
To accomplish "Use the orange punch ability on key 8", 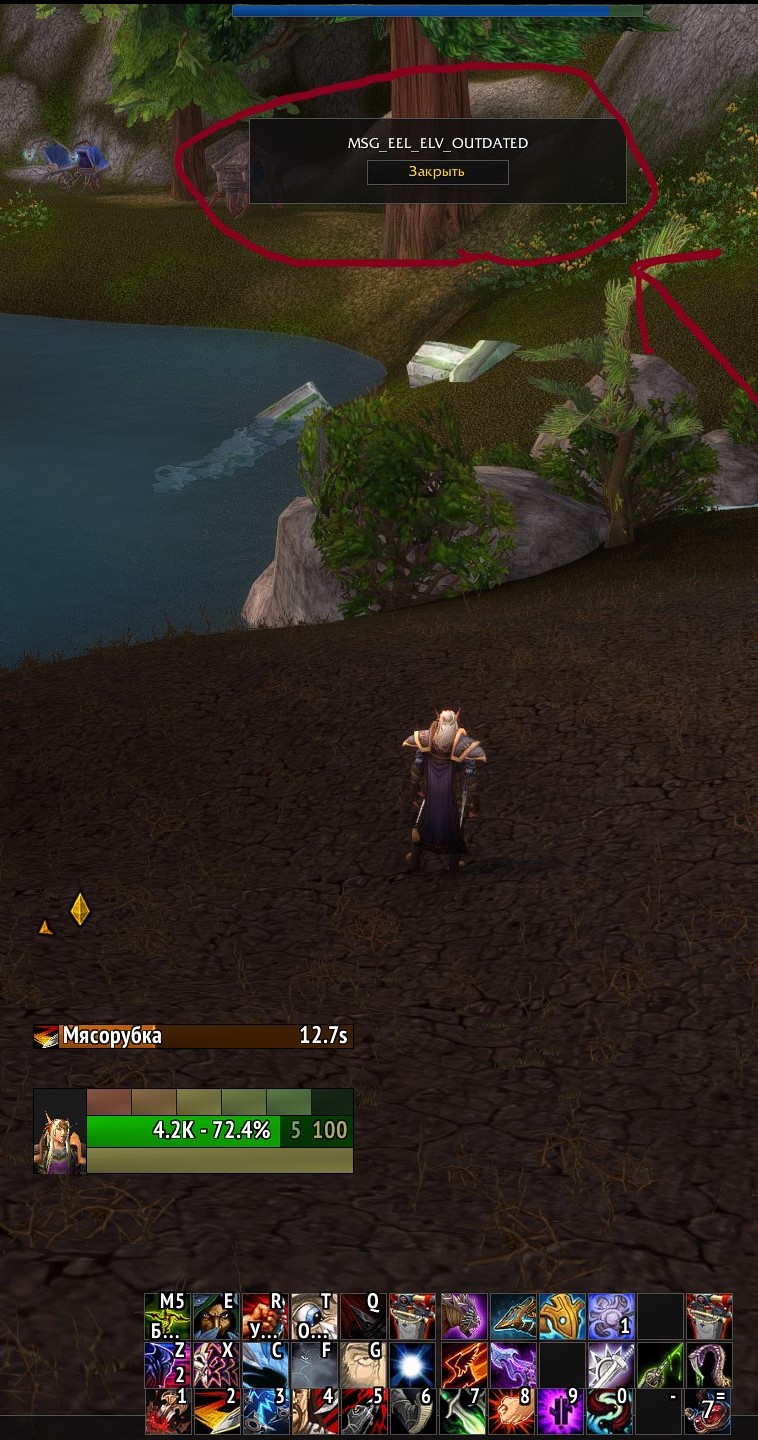I will click(514, 1412).
